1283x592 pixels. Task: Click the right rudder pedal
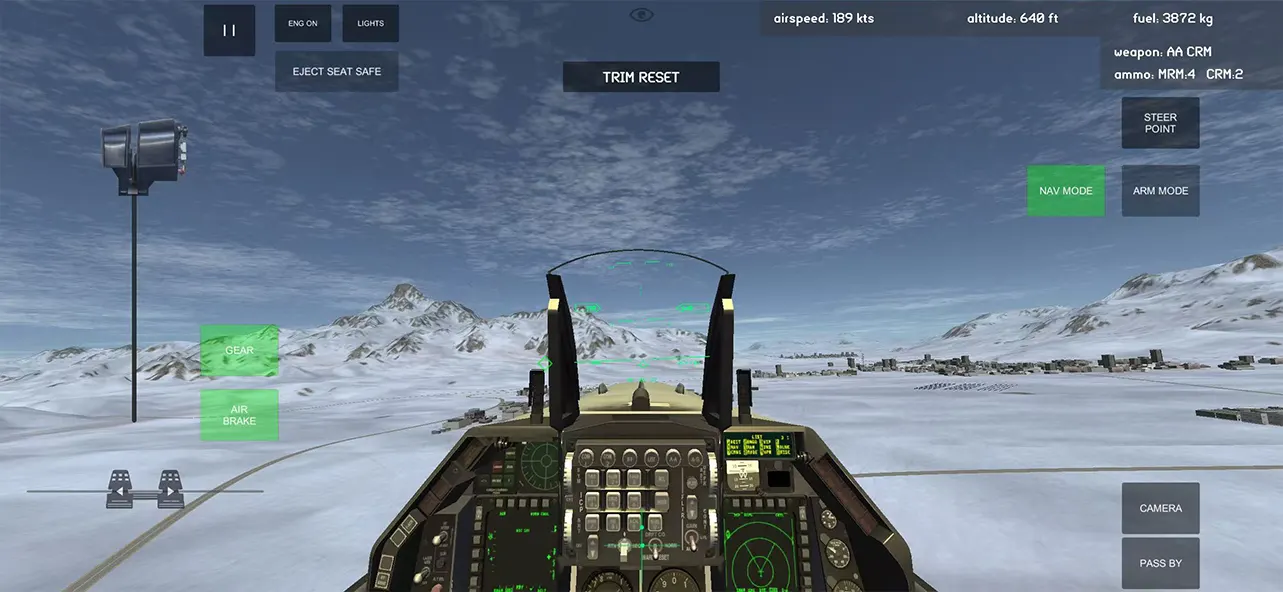pyautogui.click(x=171, y=489)
